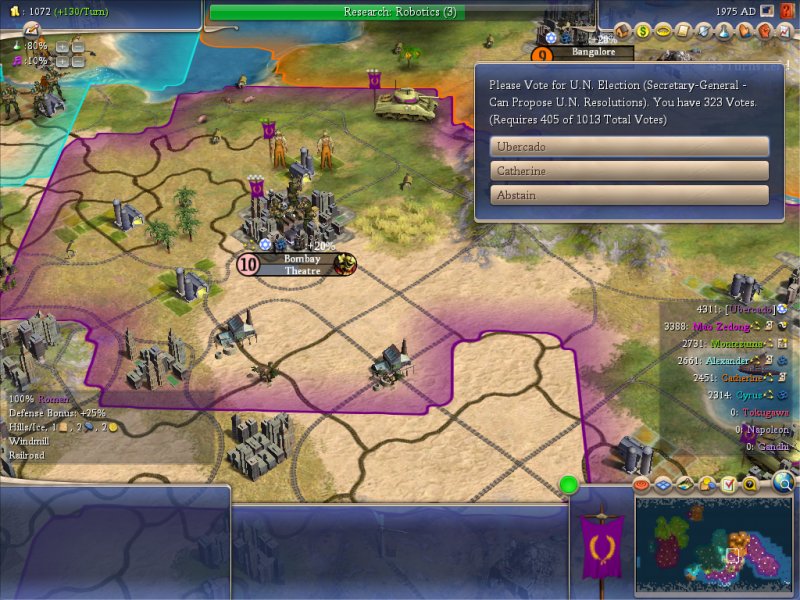Increase the culture rate percentage
800x600 pixels.
click(61, 61)
